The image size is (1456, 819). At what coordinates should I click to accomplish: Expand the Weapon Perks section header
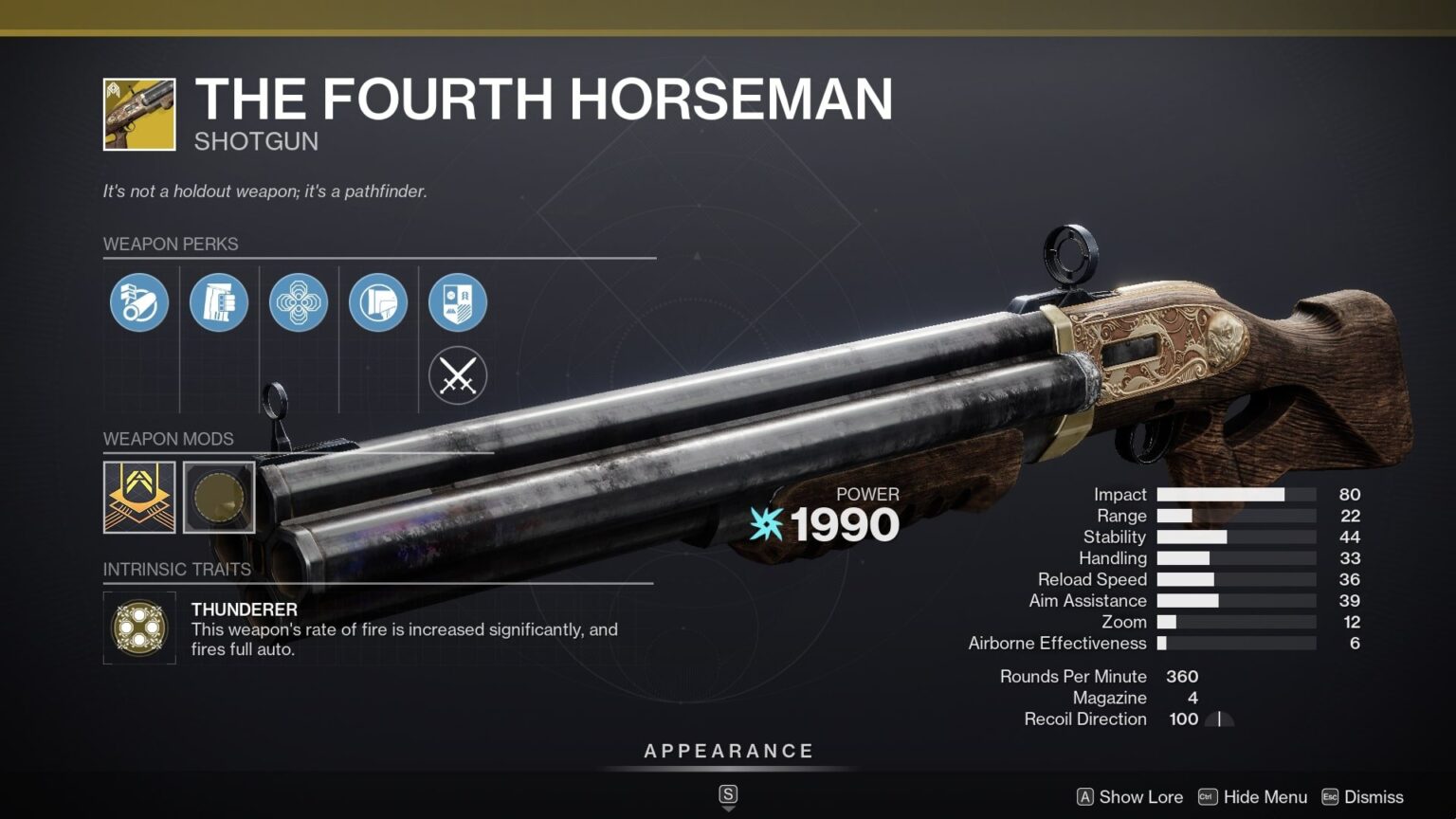[173, 244]
